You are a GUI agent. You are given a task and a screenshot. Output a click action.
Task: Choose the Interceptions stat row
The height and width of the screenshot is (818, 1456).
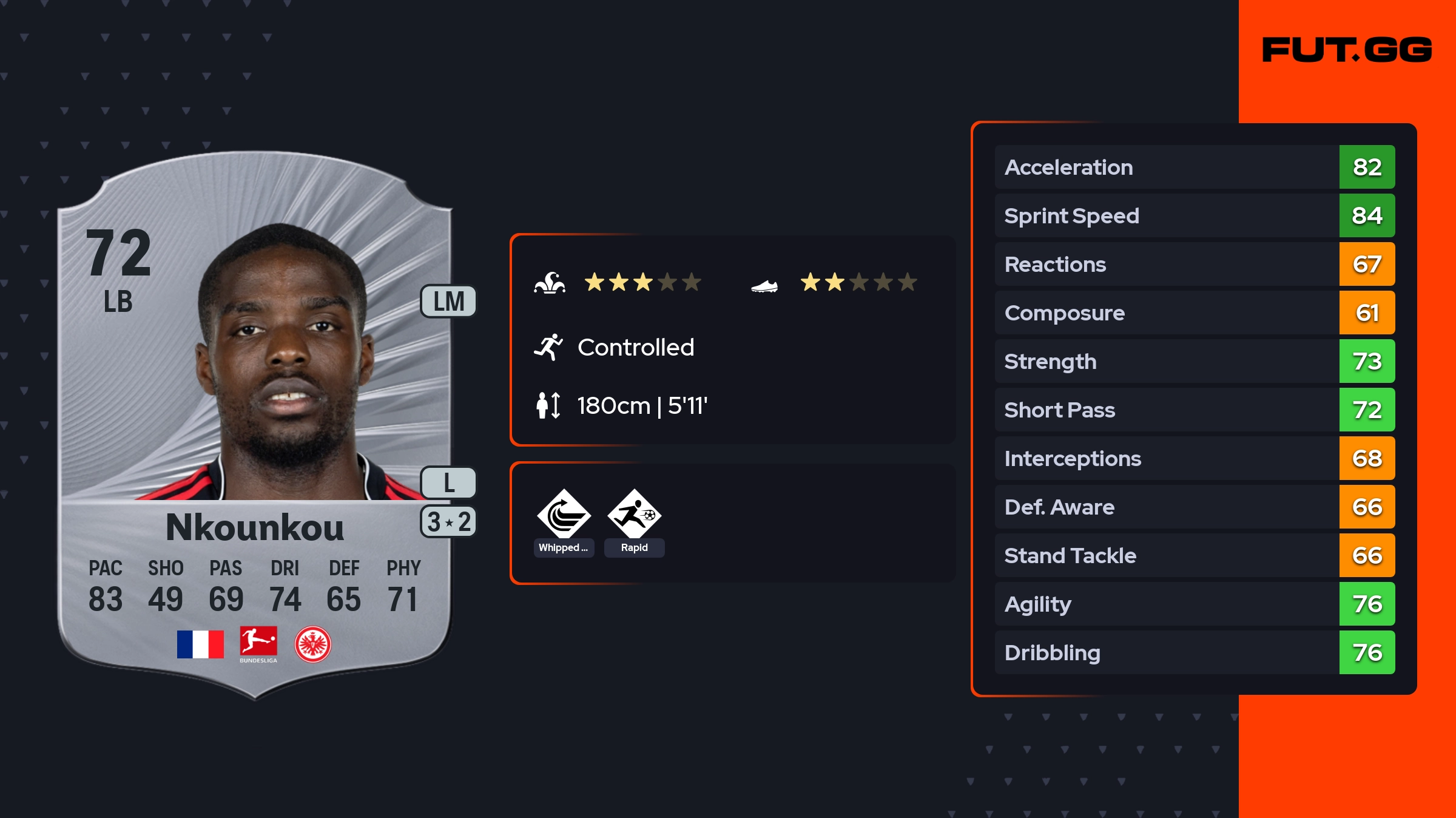click(x=1195, y=458)
